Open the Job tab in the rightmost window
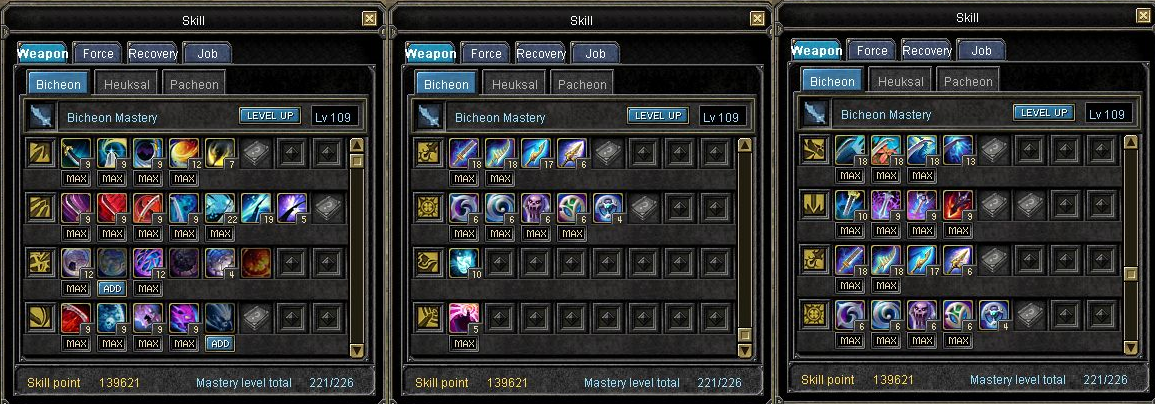The image size is (1155, 404). pos(981,50)
